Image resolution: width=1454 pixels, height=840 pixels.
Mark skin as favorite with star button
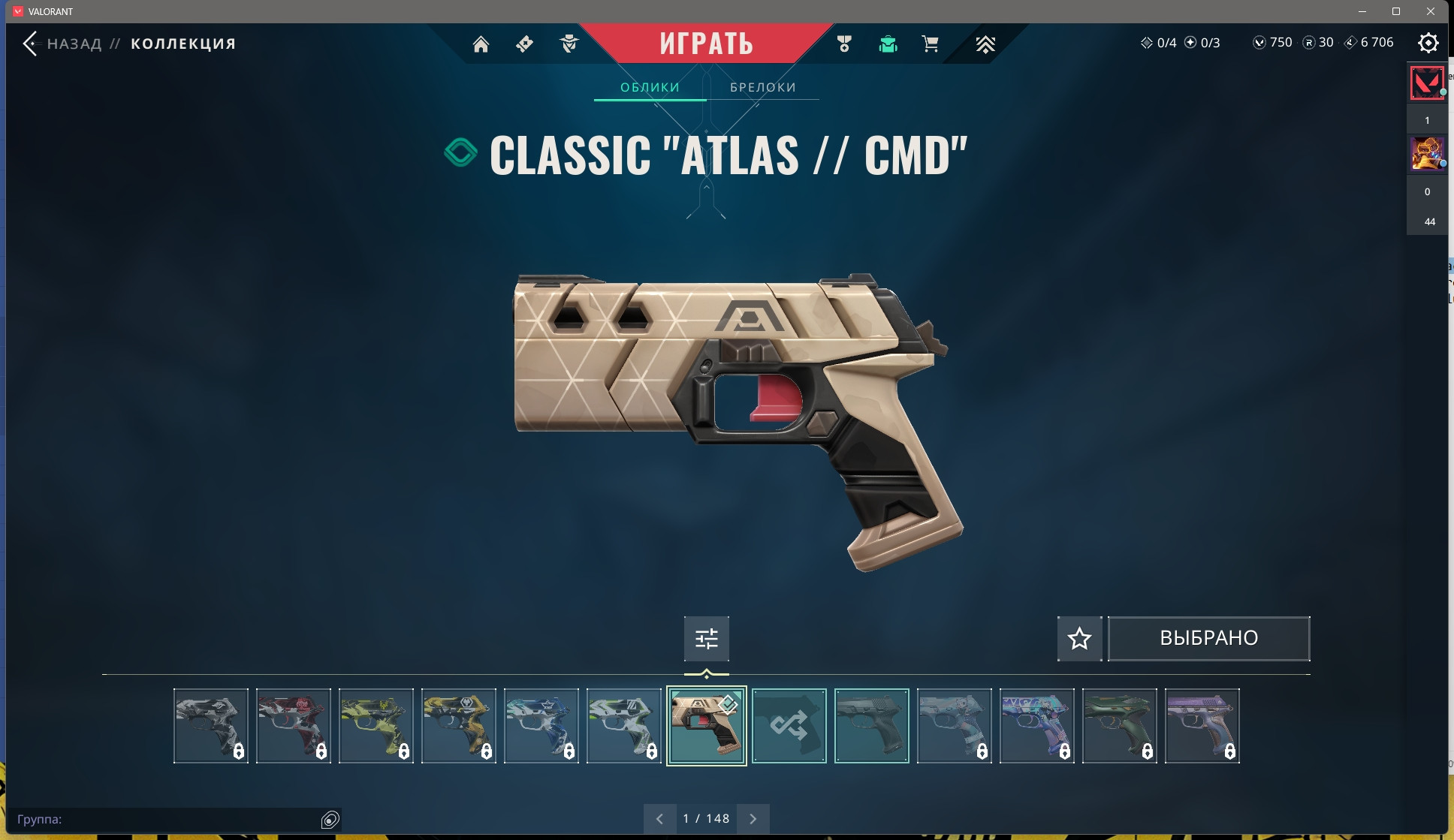click(1079, 639)
